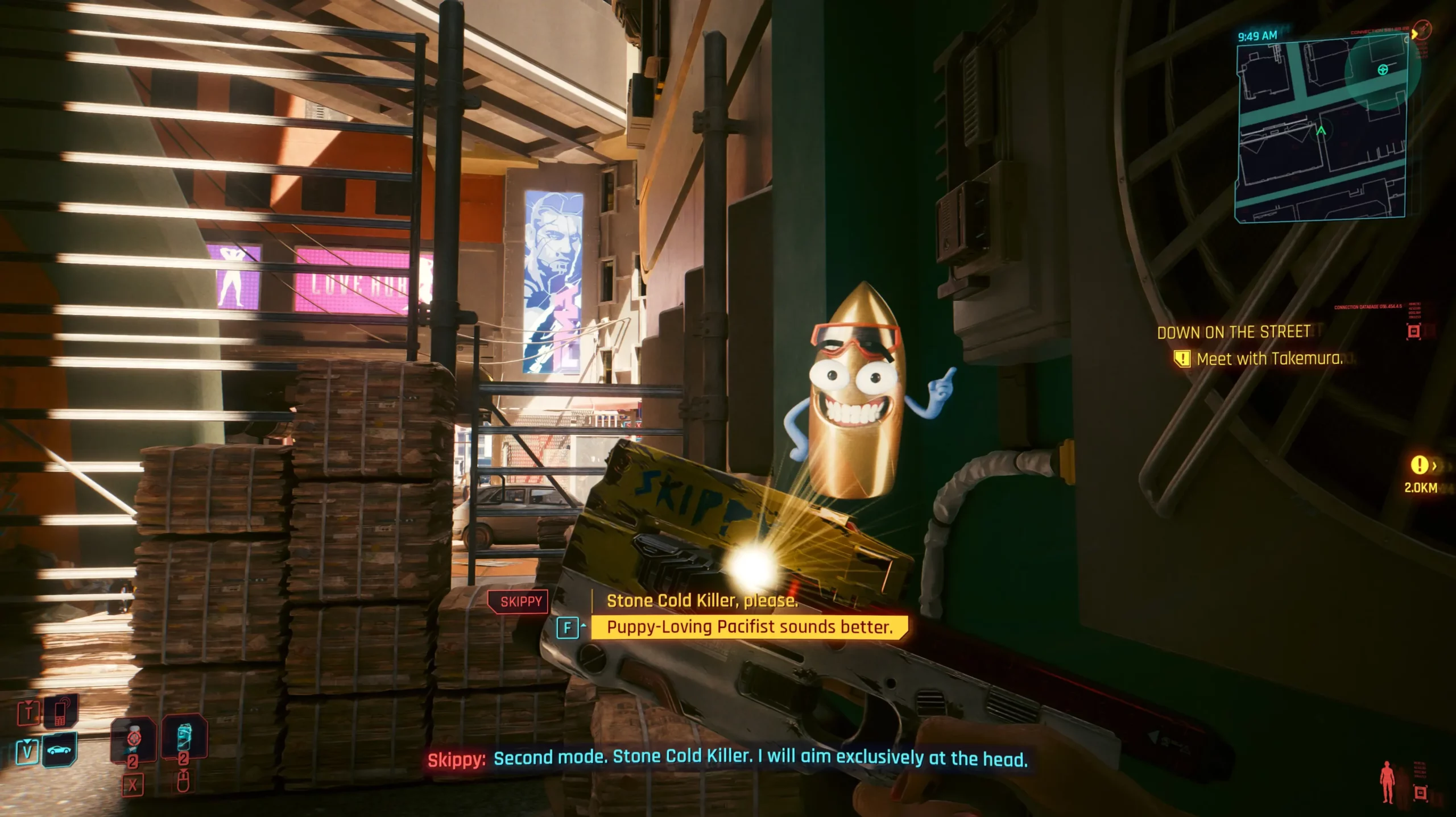The image size is (1456, 817).
Task: Call vehicle with the car icon
Action: click(x=59, y=750)
